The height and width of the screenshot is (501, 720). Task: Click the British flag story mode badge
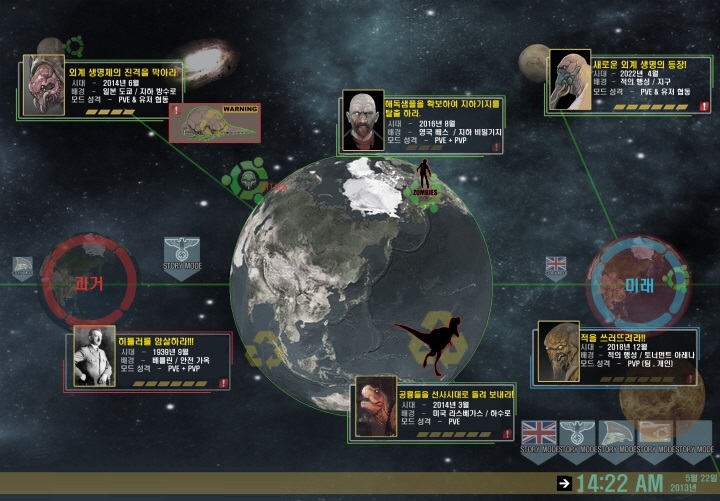540,438
